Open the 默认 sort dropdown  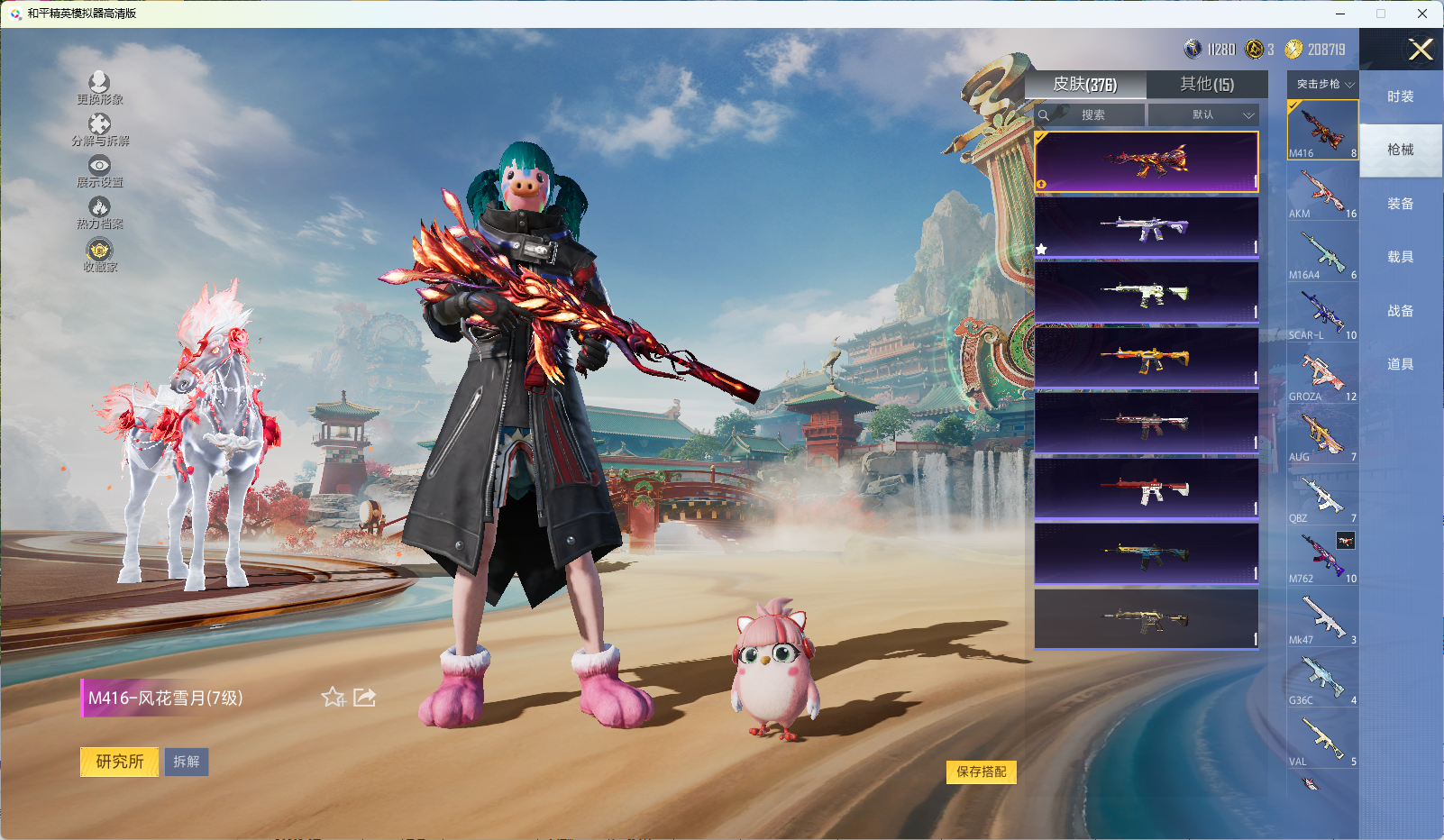(1204, 115)
